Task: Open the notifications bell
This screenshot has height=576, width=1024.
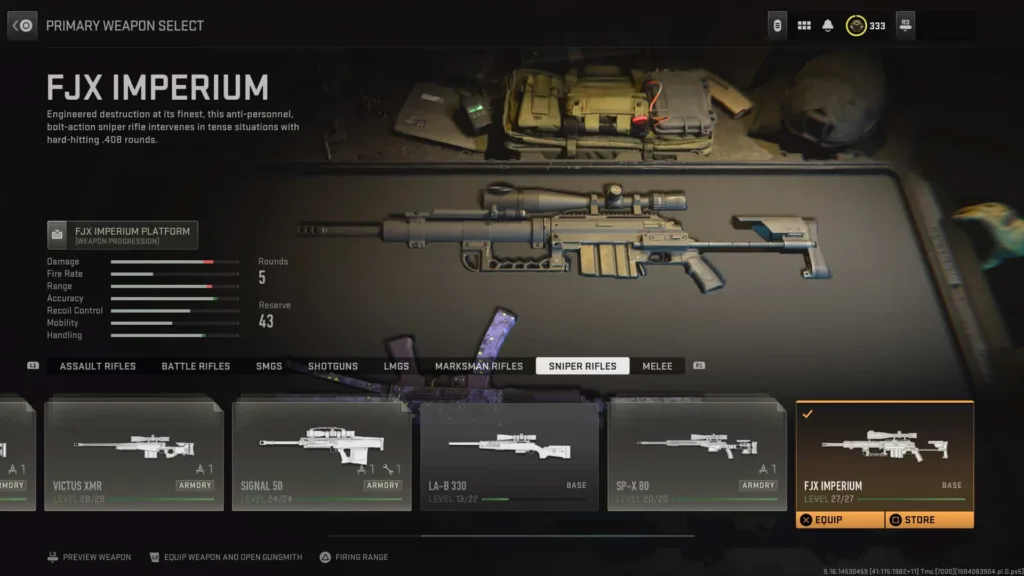Action: [828, 25]
